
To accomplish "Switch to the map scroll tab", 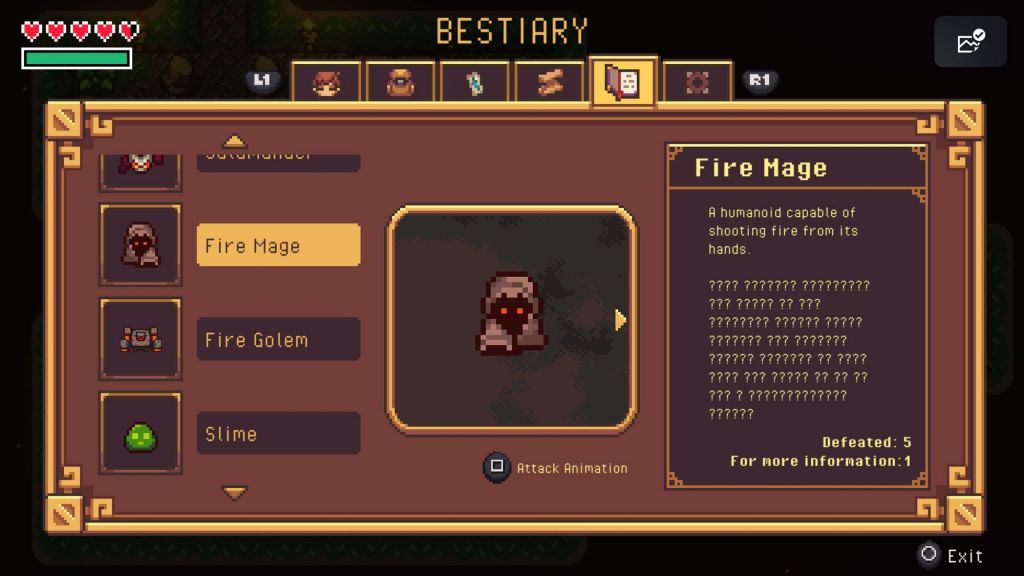I will [x=475, y=82].
